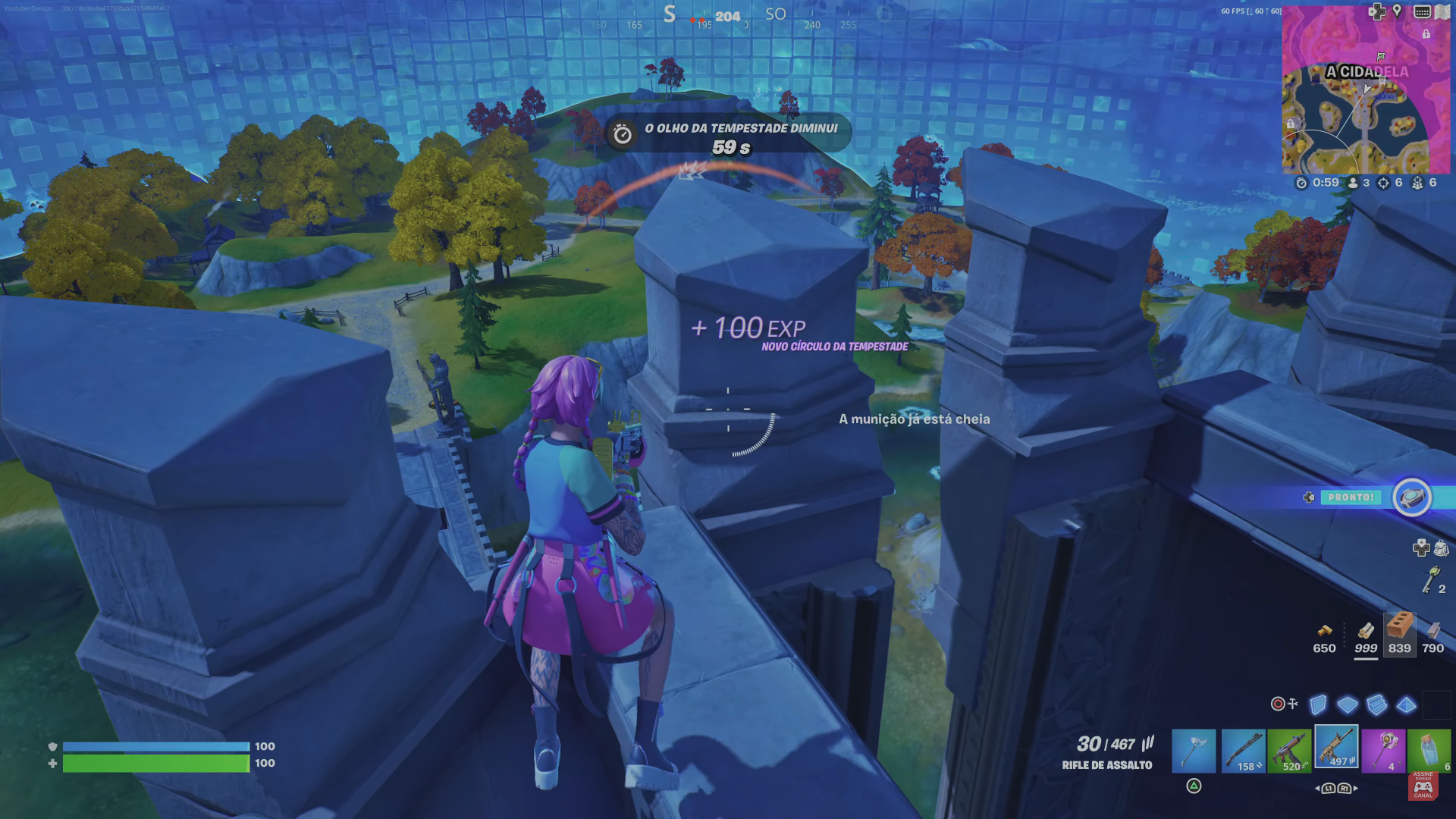Toggle the wall build piece
Image resolution: width=1456 pixels, height=819 pixels.
1317,704
